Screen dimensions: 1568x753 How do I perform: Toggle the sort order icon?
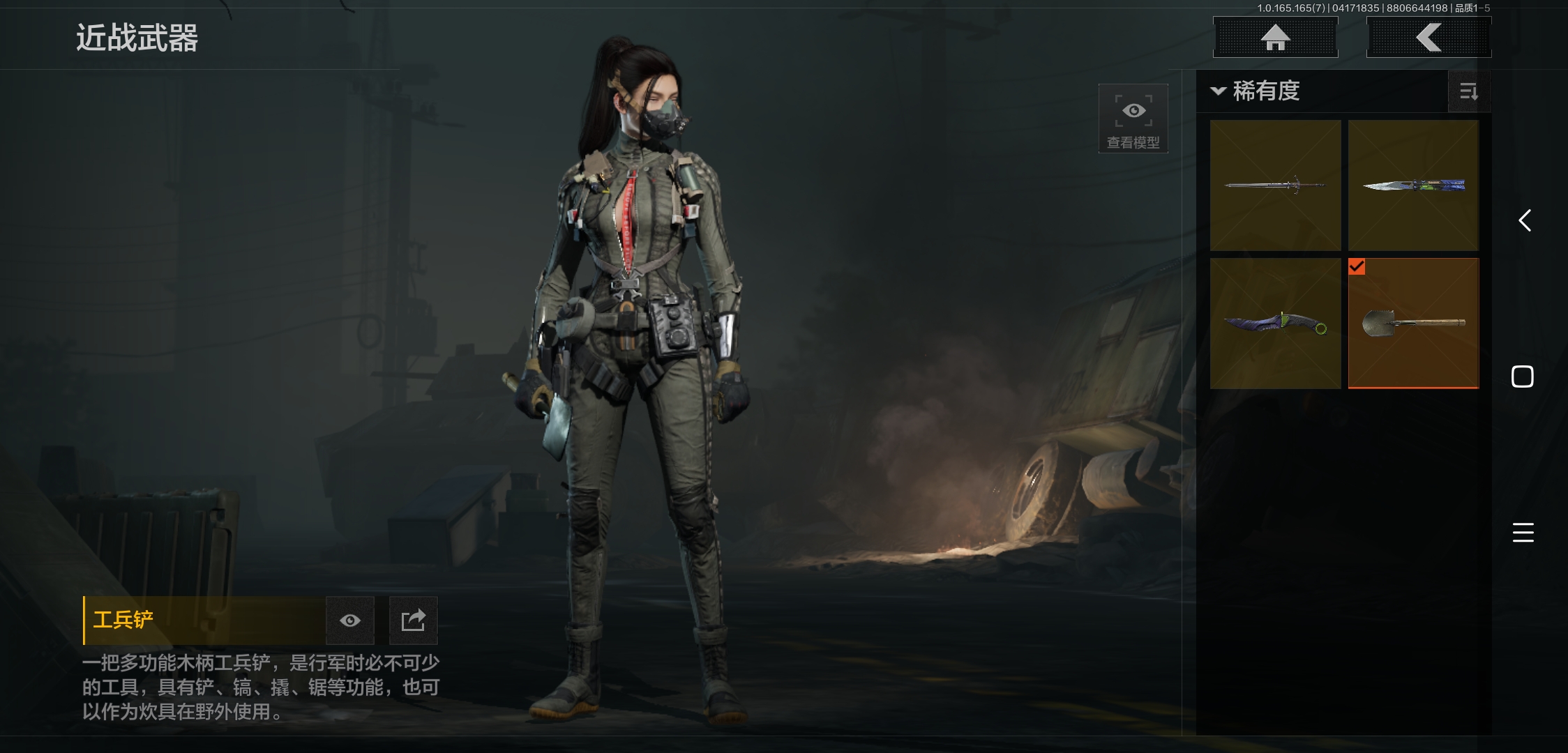point(1469,91)
